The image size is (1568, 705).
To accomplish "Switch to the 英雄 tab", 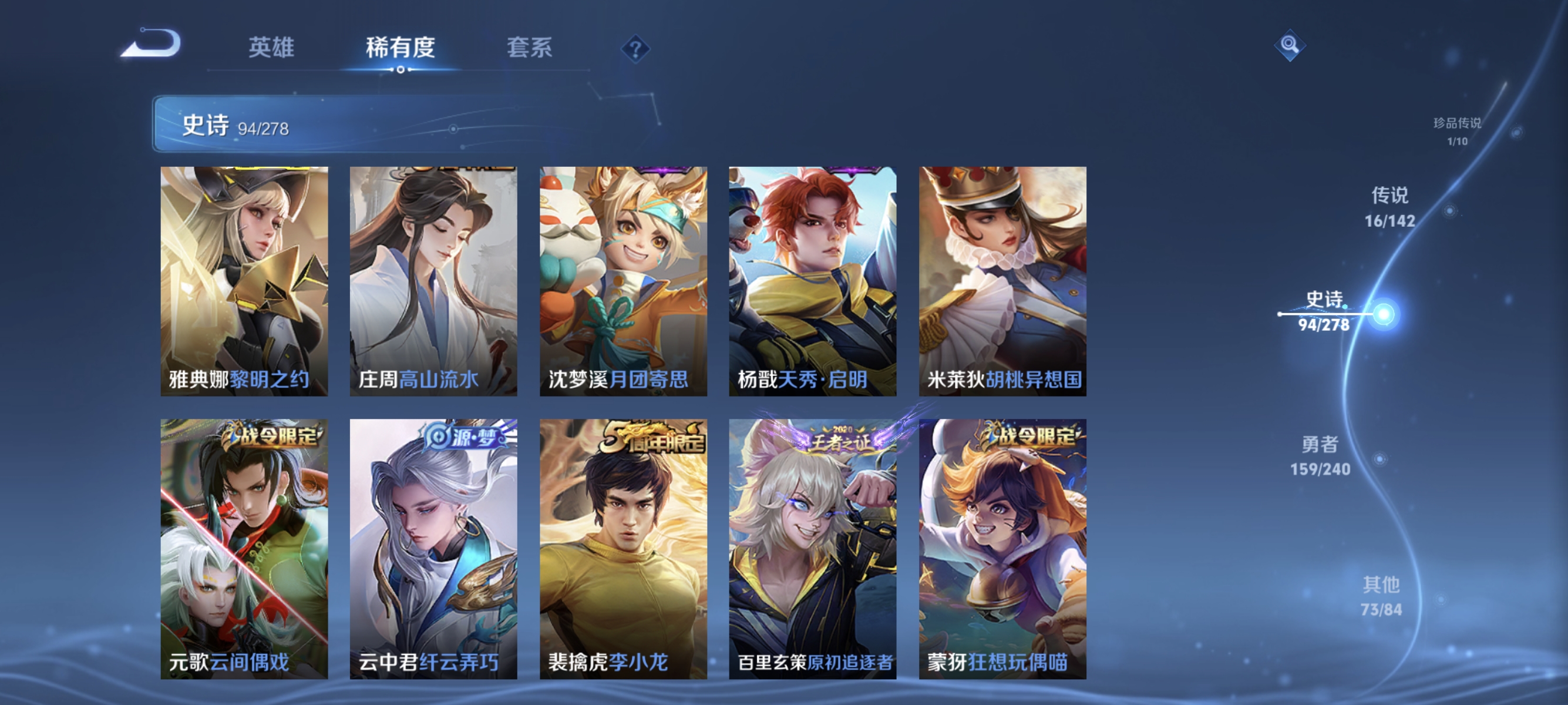I will point(271,49).
